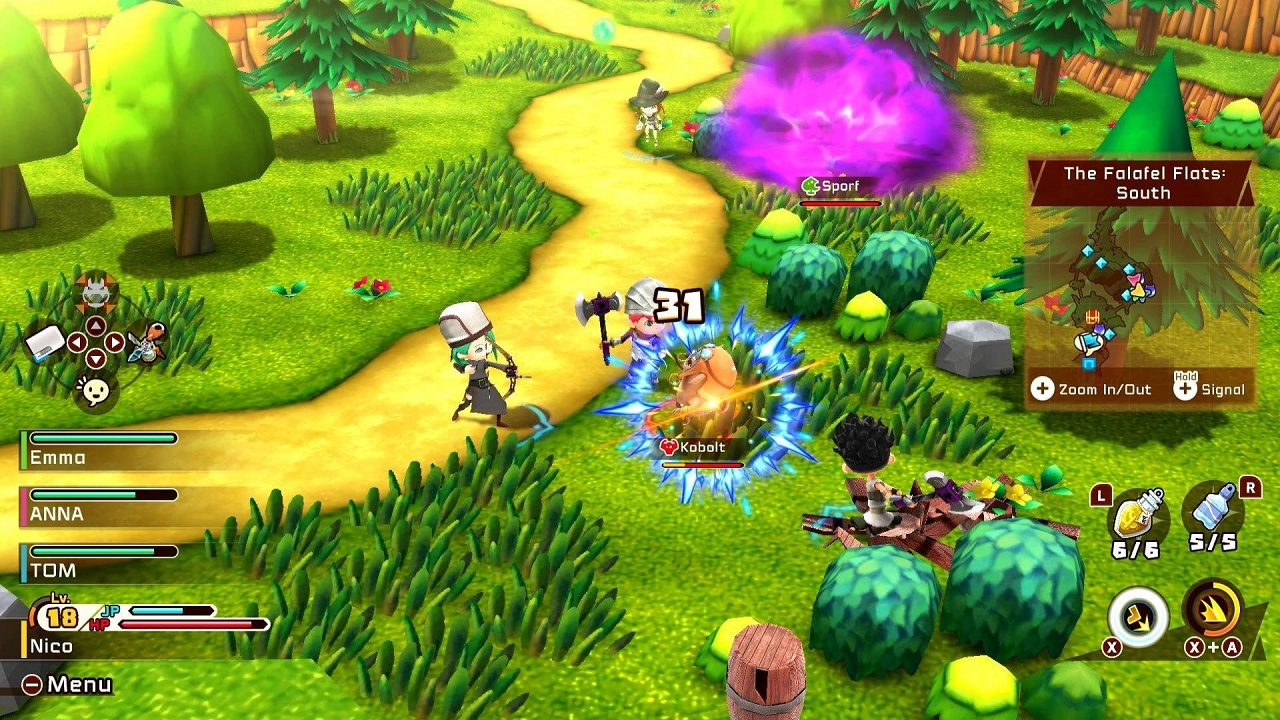
Task: Click the Zoom In/Out map control
Action: click(1092, 389)
